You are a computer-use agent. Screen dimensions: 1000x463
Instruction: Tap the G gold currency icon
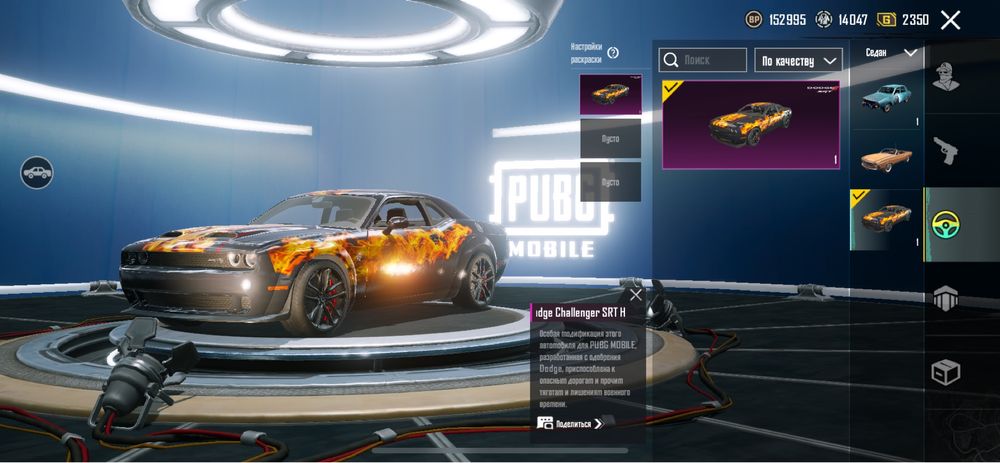pyautogui.click(x=886, y=20)
